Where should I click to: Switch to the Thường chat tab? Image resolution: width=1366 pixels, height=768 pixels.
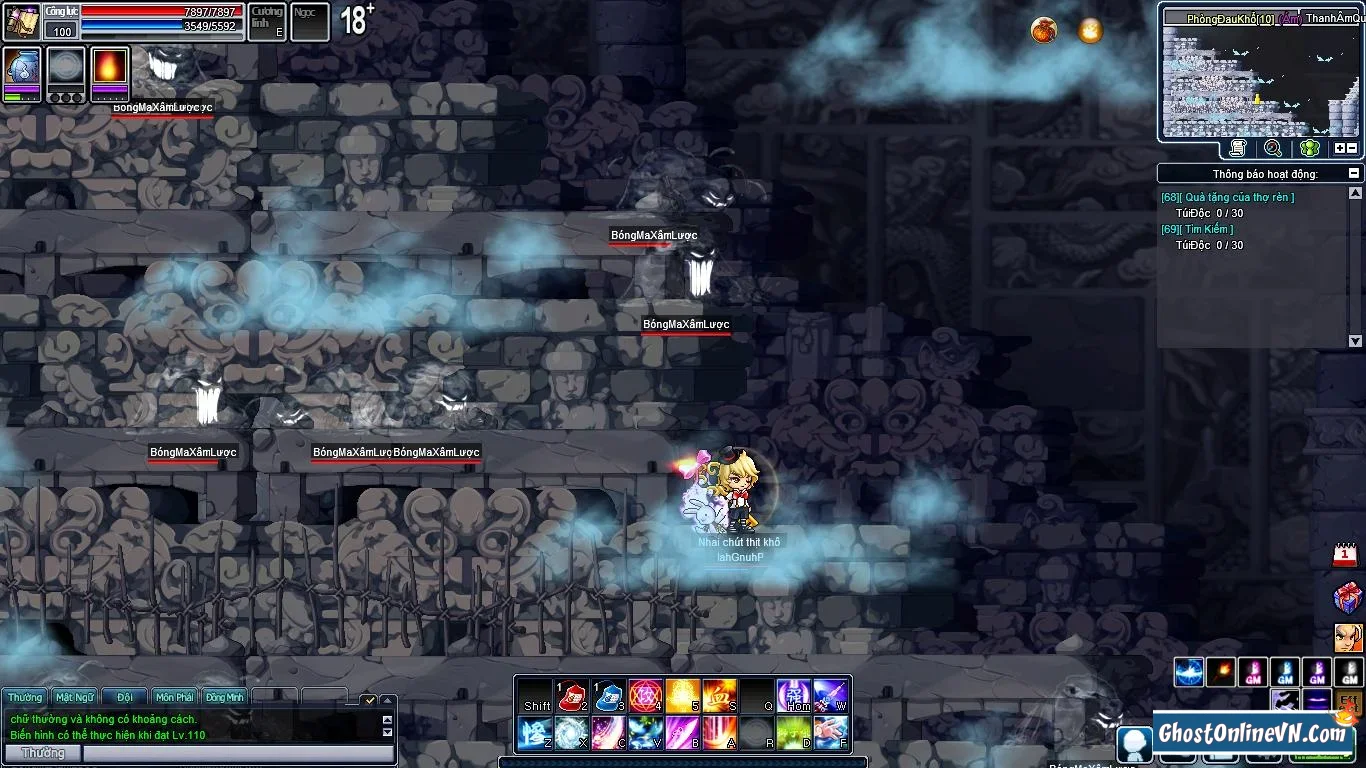coord(25,697)
